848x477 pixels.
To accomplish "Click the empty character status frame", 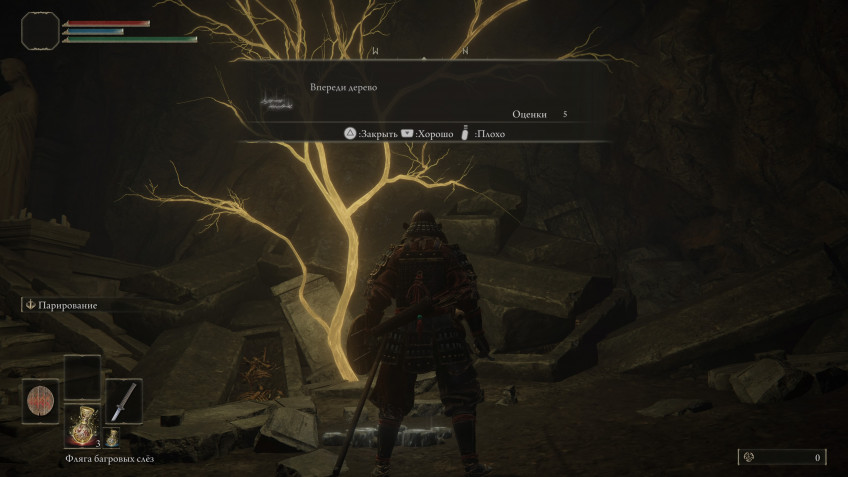I will (40, 30).
